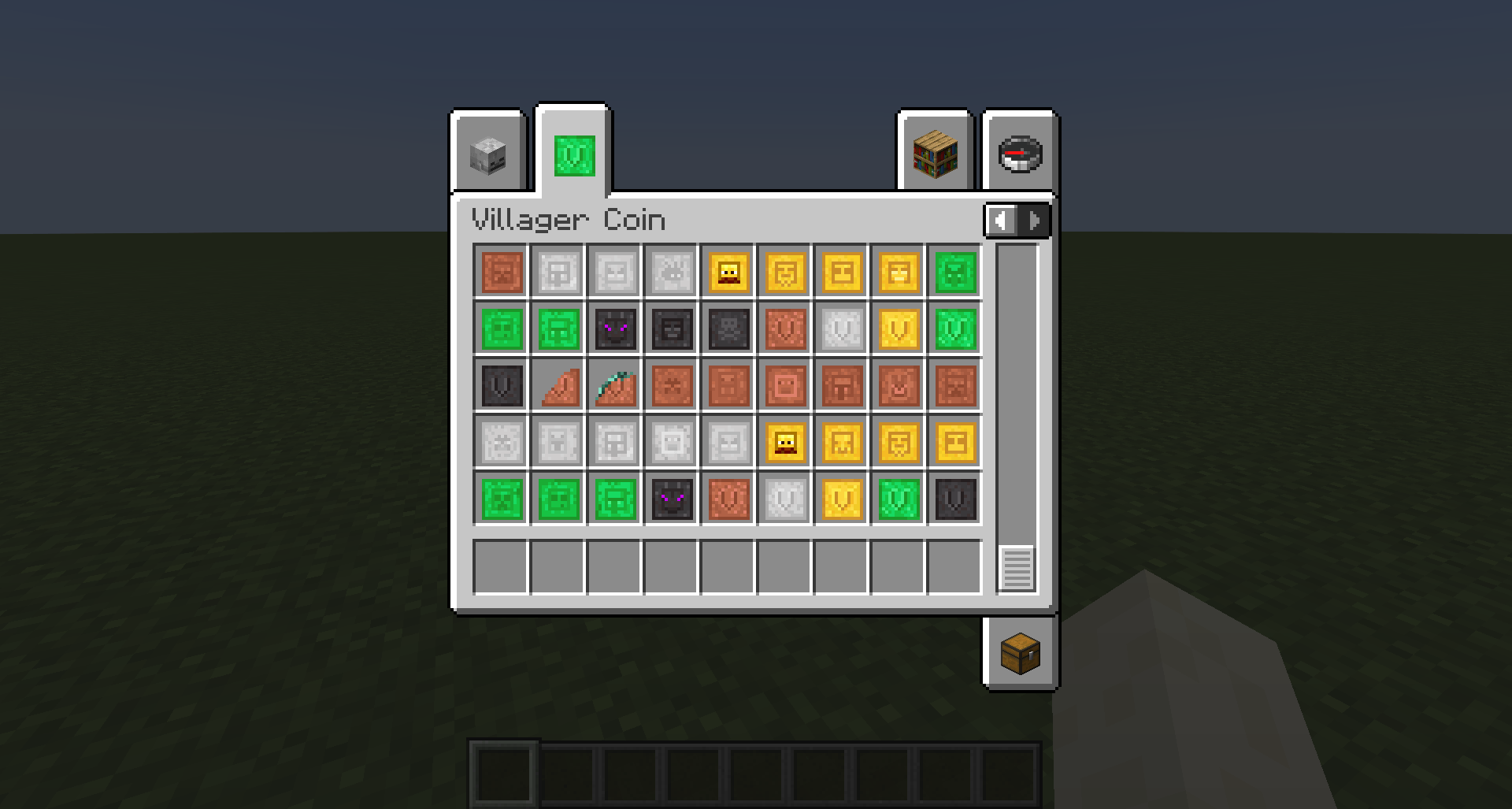Viewport: 1512px width, 809px height.
Task: Open the skeleton skull creative tab
Action: (487, 152)
